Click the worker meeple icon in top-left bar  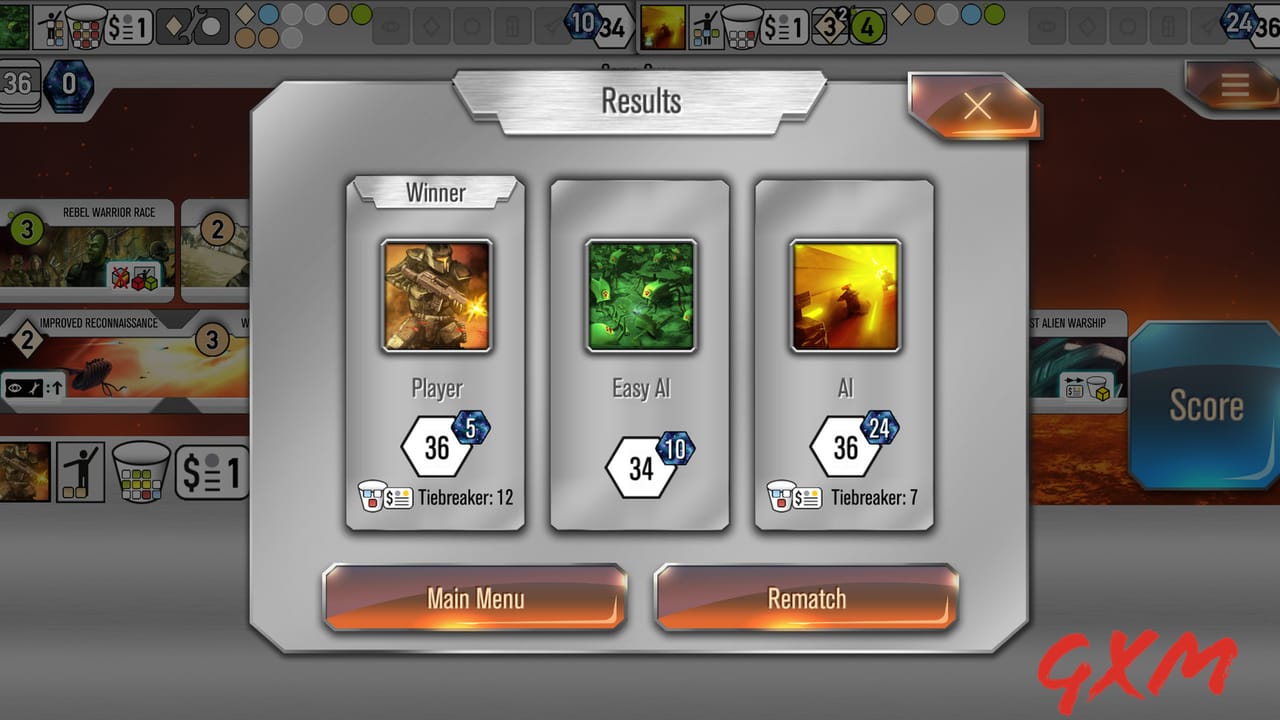(52, 26)
